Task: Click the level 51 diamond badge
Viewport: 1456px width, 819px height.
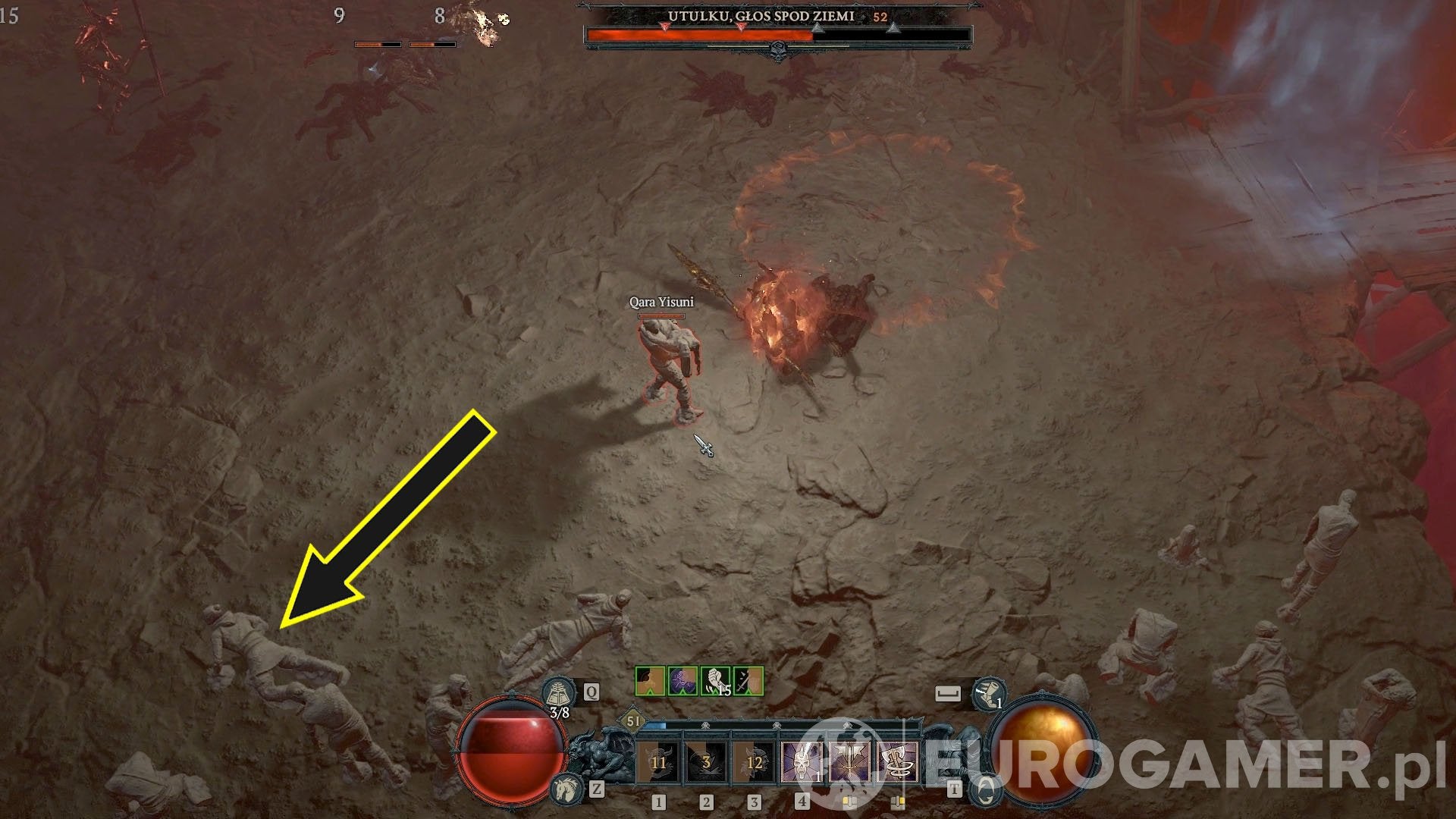Action: [632, 720]
